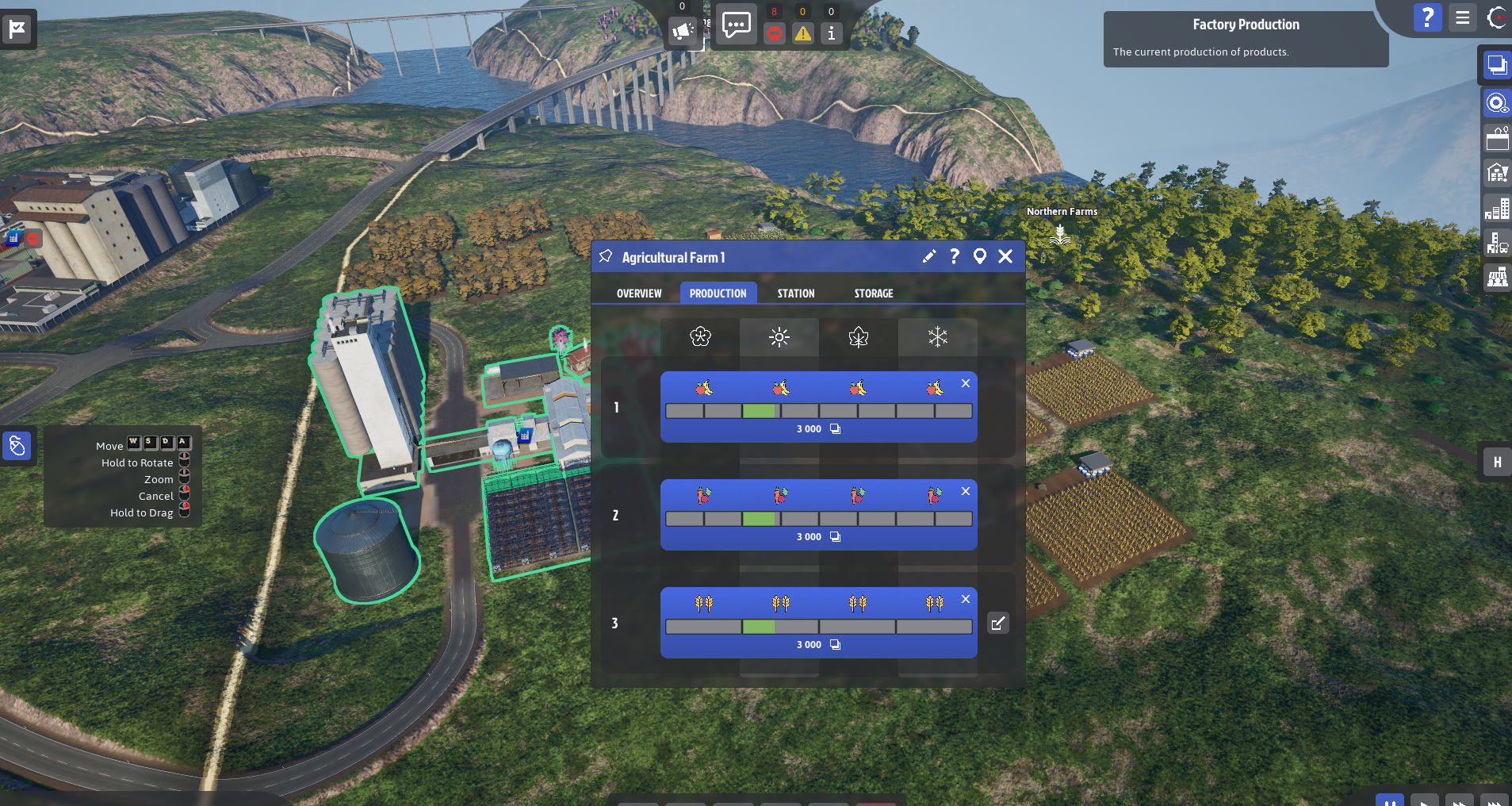The image size is (1512, 806).
Task: Show Agricultural Farm 1 location on map
Action: (x=980, y=256)
